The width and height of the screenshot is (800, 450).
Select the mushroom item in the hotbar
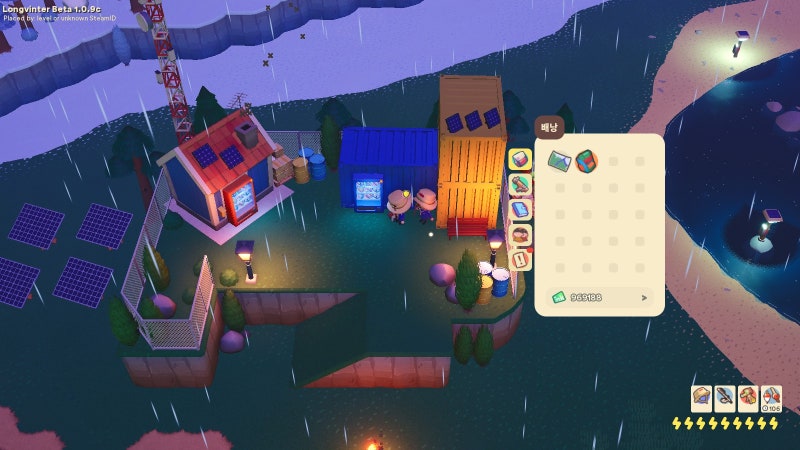(x=748, y=398)
